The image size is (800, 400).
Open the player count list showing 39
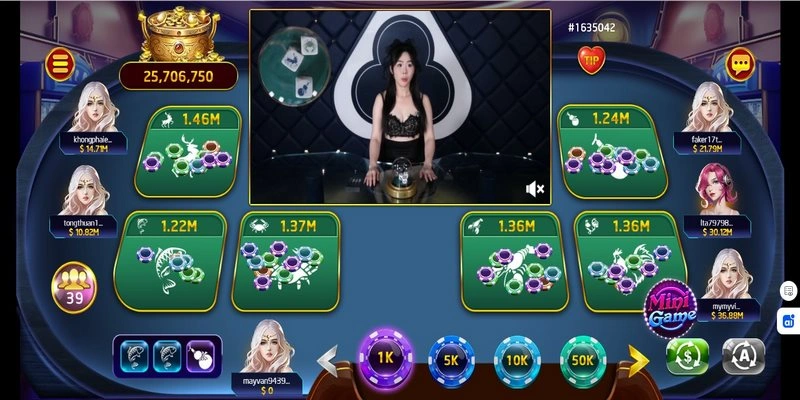tap(73, 287)
